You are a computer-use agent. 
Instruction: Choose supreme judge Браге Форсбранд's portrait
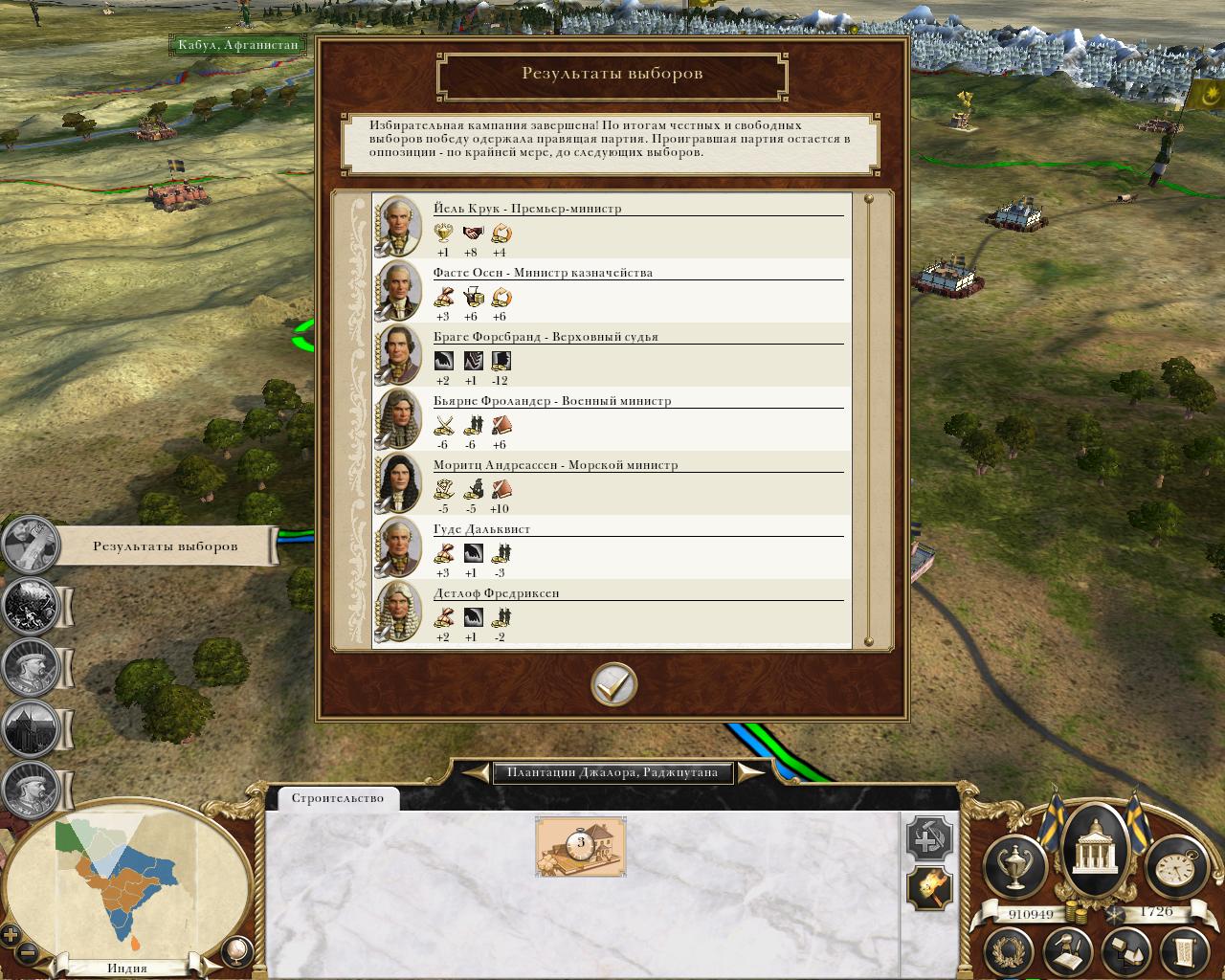tap(398, 355)
